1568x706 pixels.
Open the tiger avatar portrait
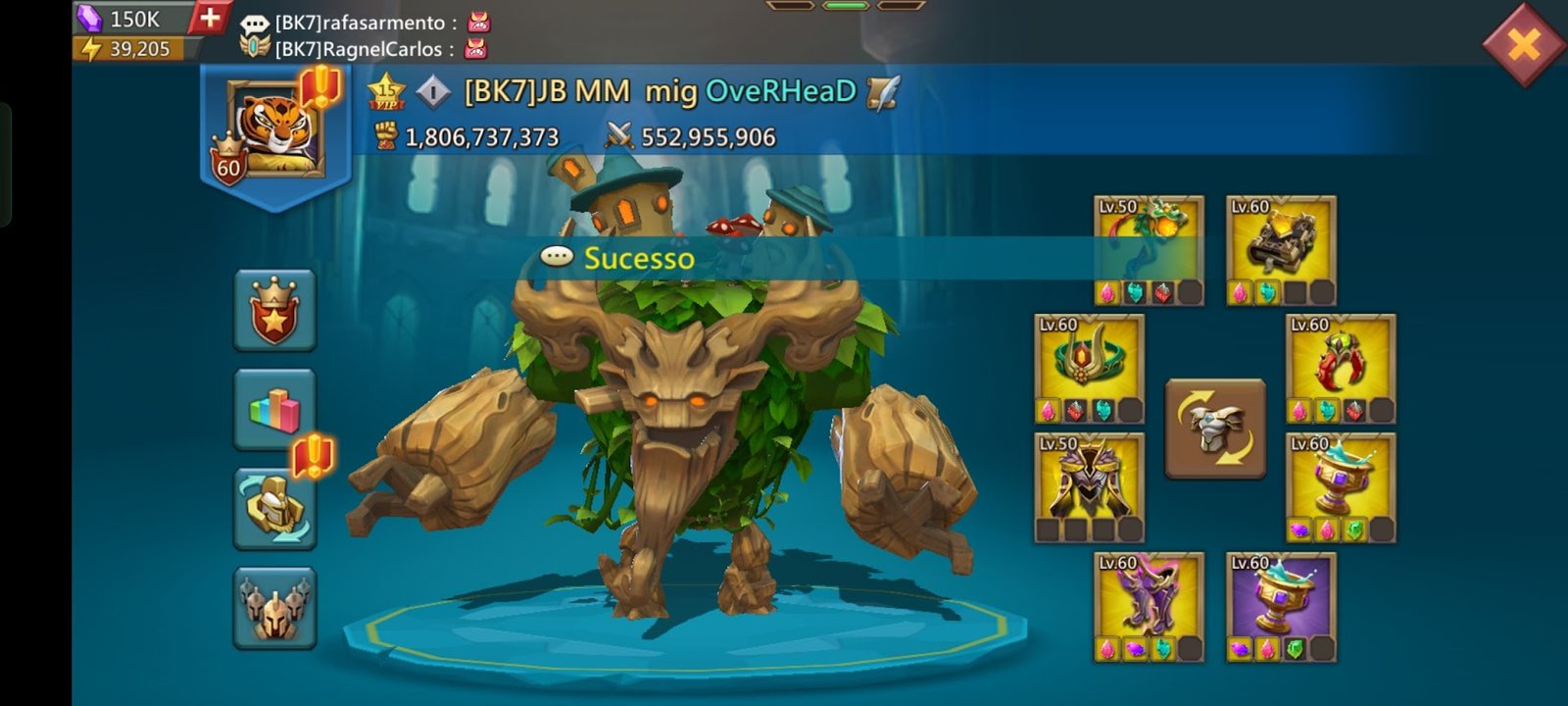click(273, 129)
